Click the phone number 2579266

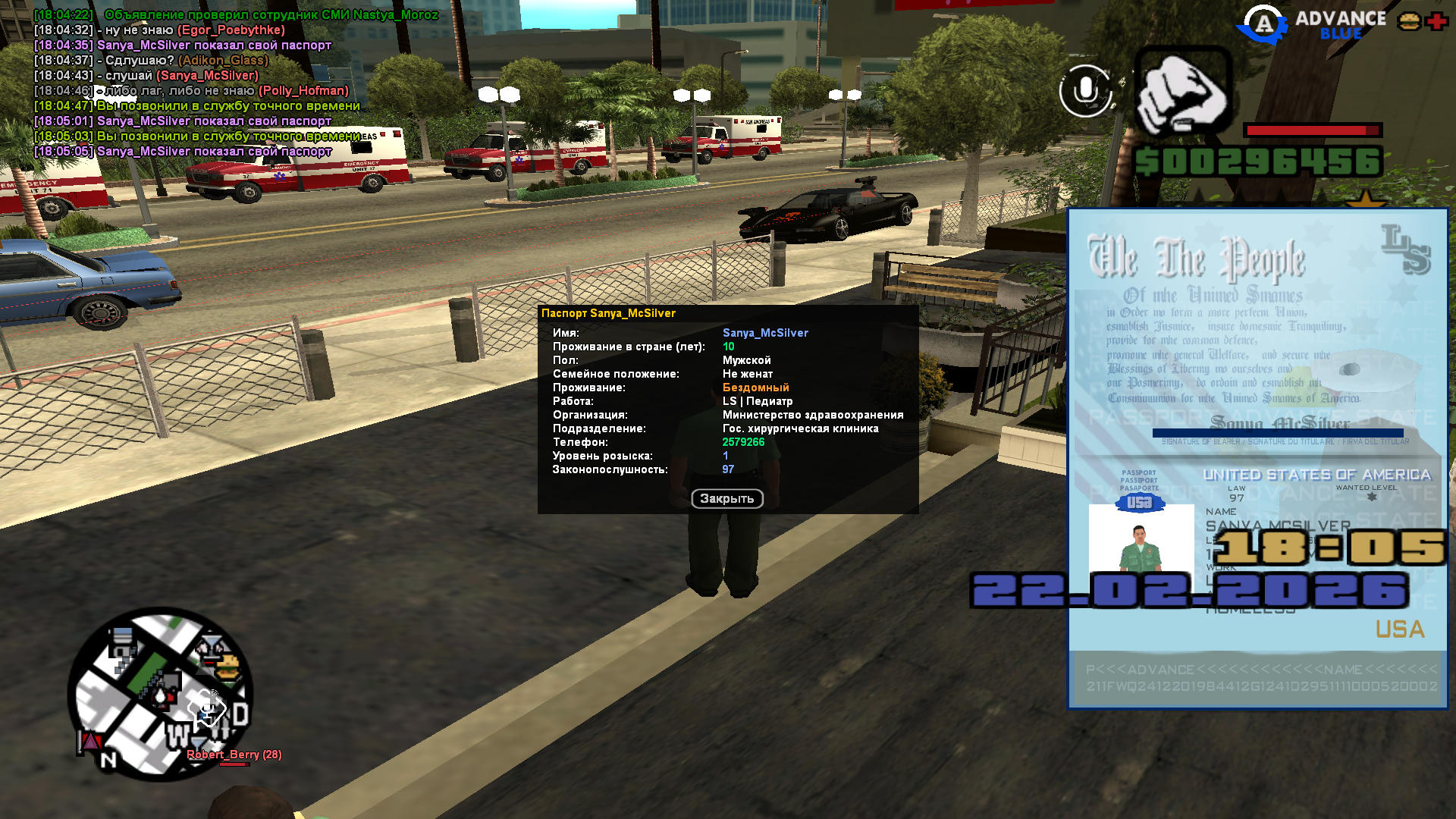click(743, 442)
